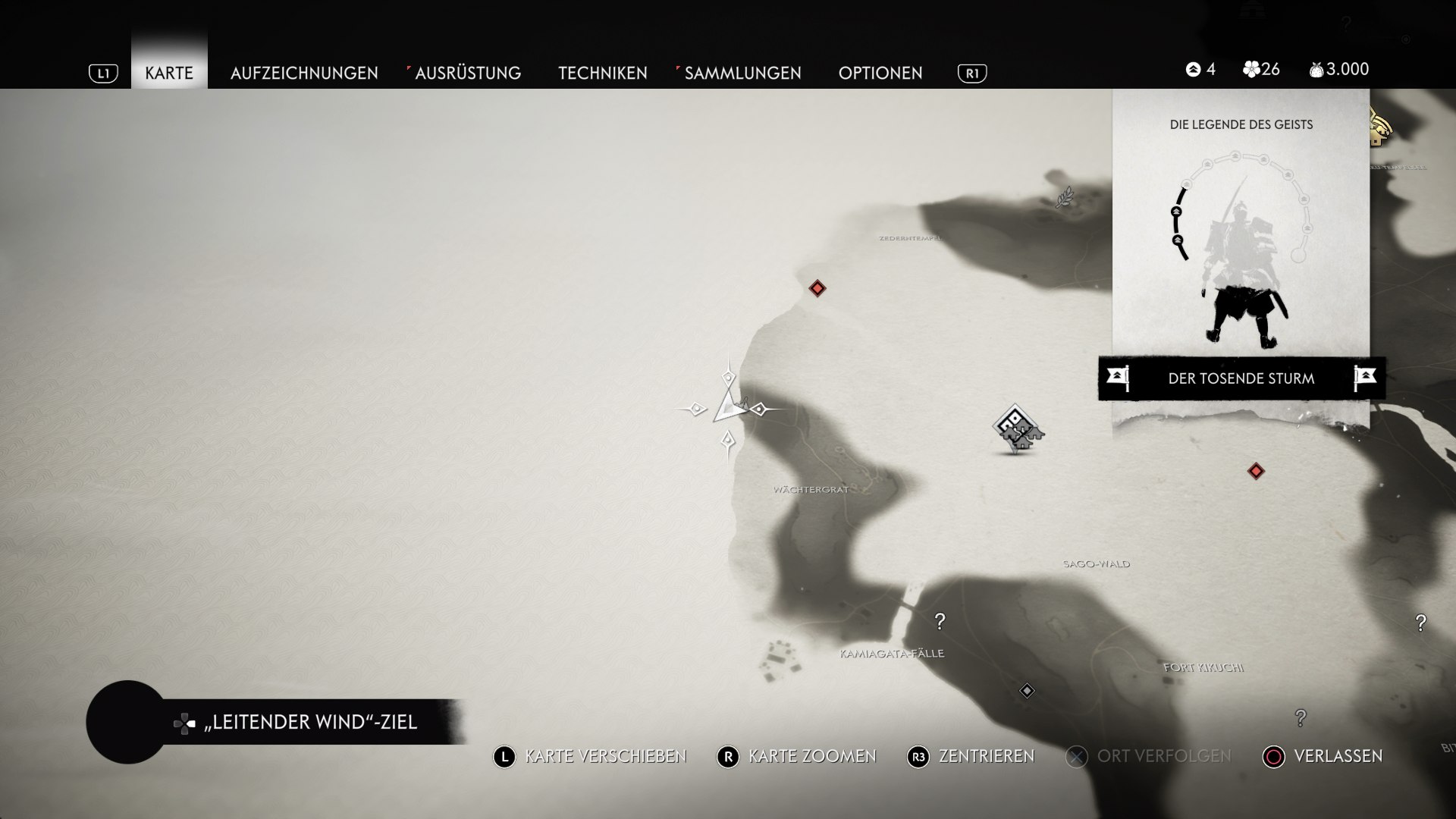
Task: Select the black diamond marker near Fort Kikuchi
Action: (x=1027, y=691)
